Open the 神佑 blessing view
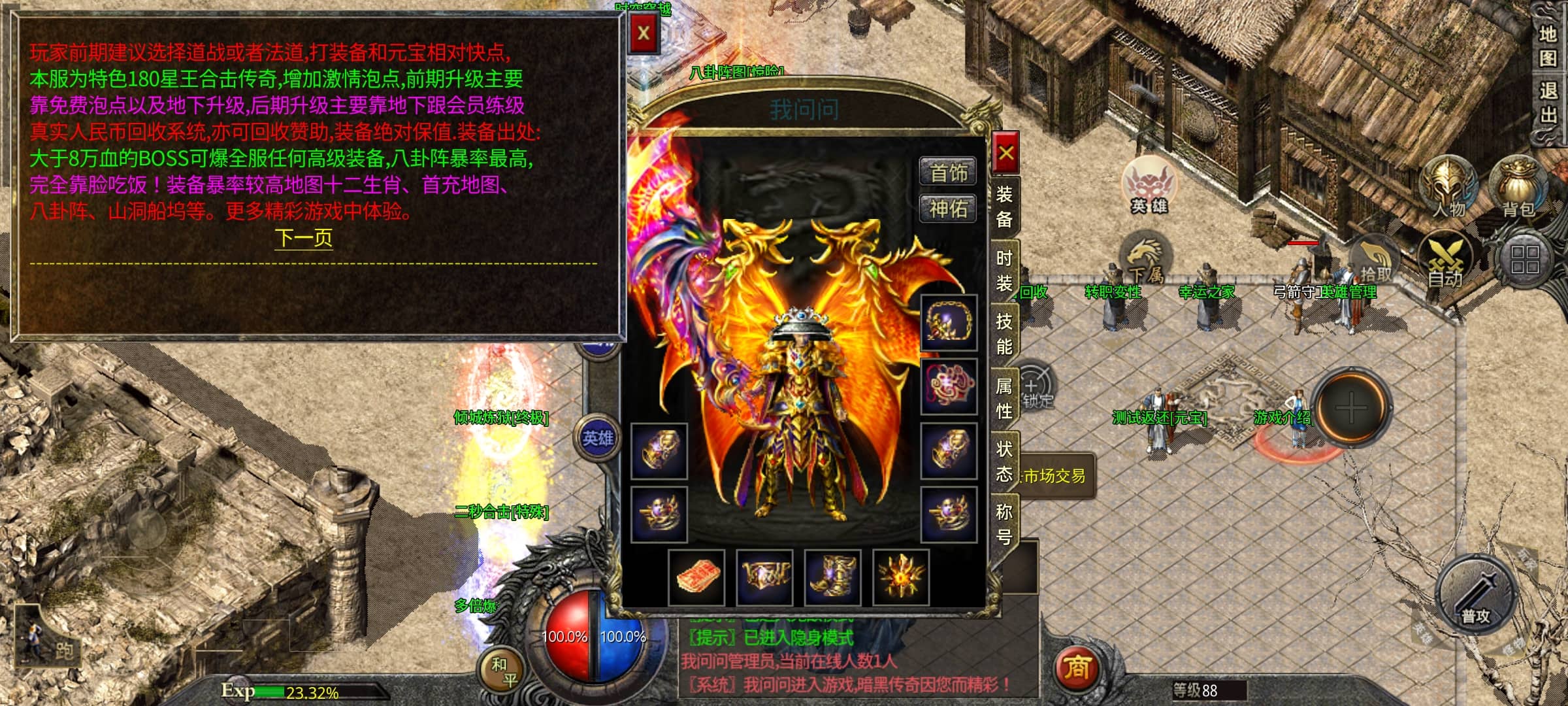 (x=948, y=209)
